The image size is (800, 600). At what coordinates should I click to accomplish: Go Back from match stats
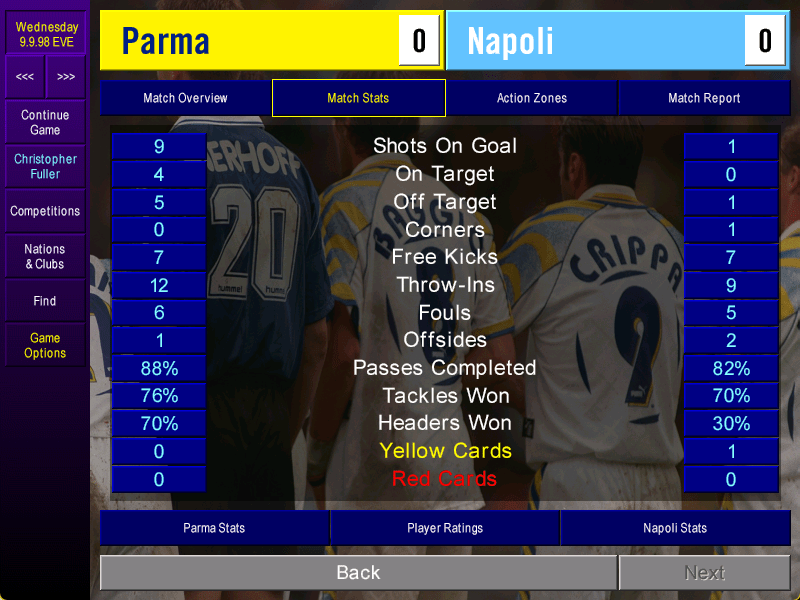point(358,573)
